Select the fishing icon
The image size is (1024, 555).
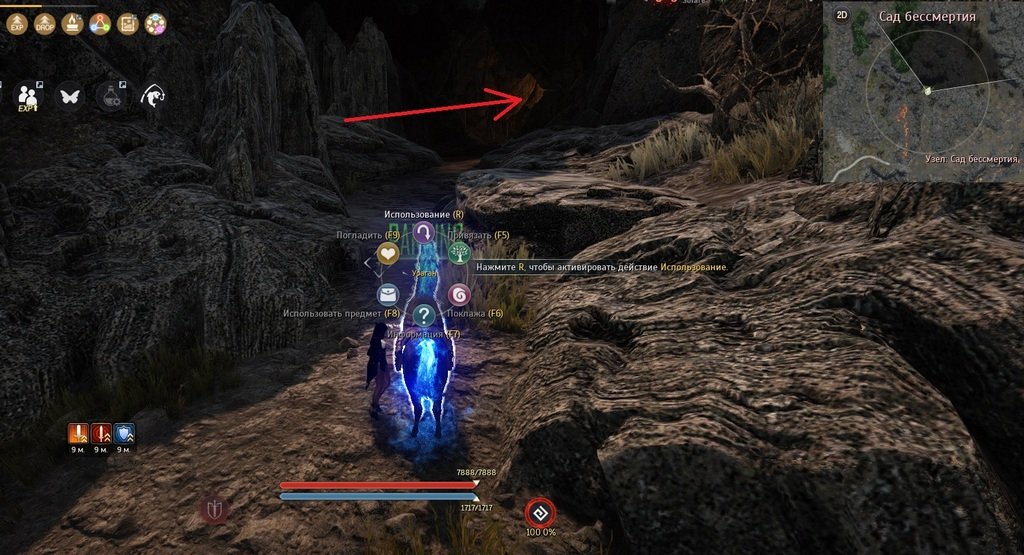point(153,96)
